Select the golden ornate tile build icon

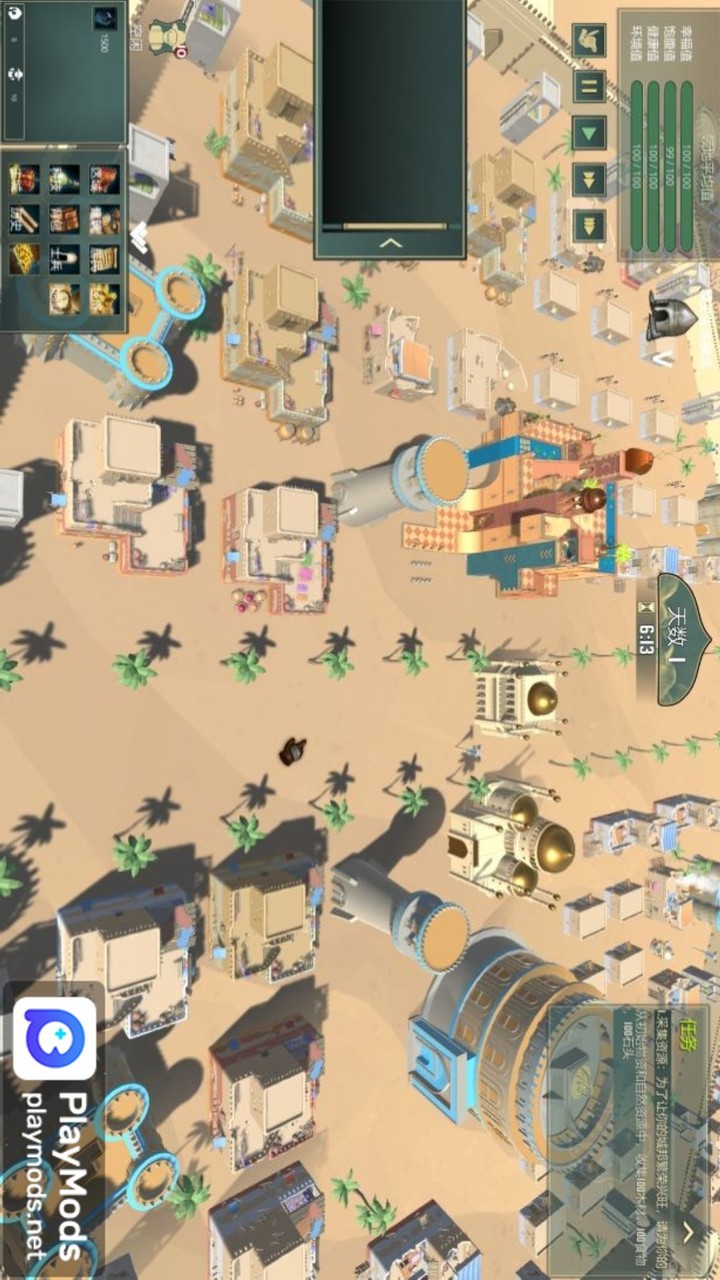click(x=25, y=259)
